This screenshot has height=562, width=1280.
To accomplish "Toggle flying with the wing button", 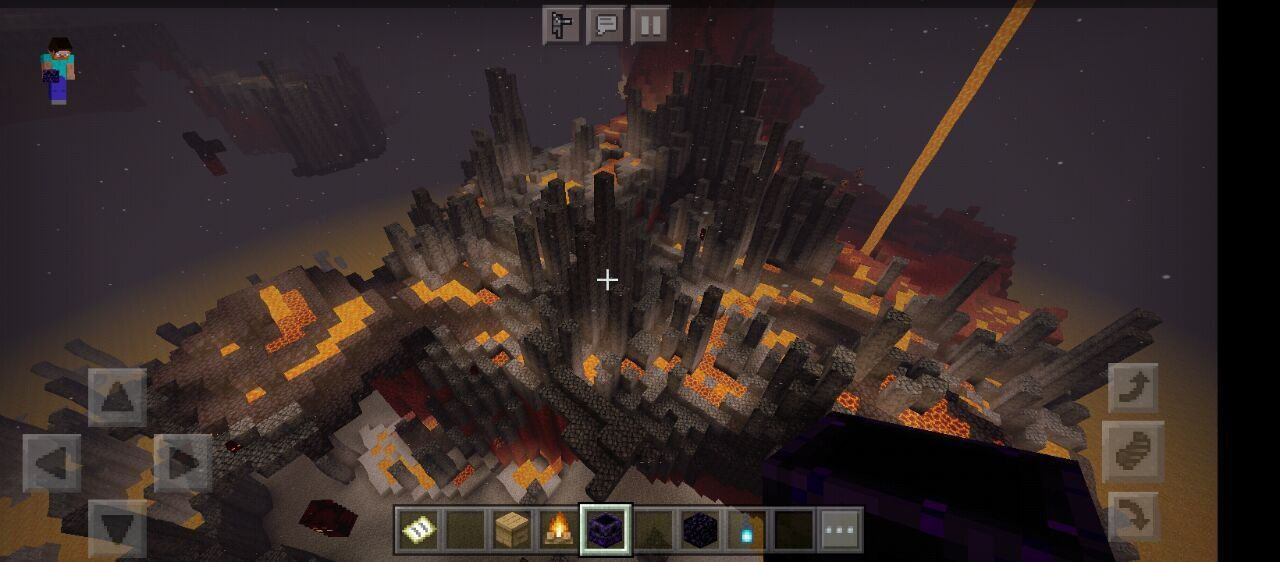I will tap(1134, 452).
